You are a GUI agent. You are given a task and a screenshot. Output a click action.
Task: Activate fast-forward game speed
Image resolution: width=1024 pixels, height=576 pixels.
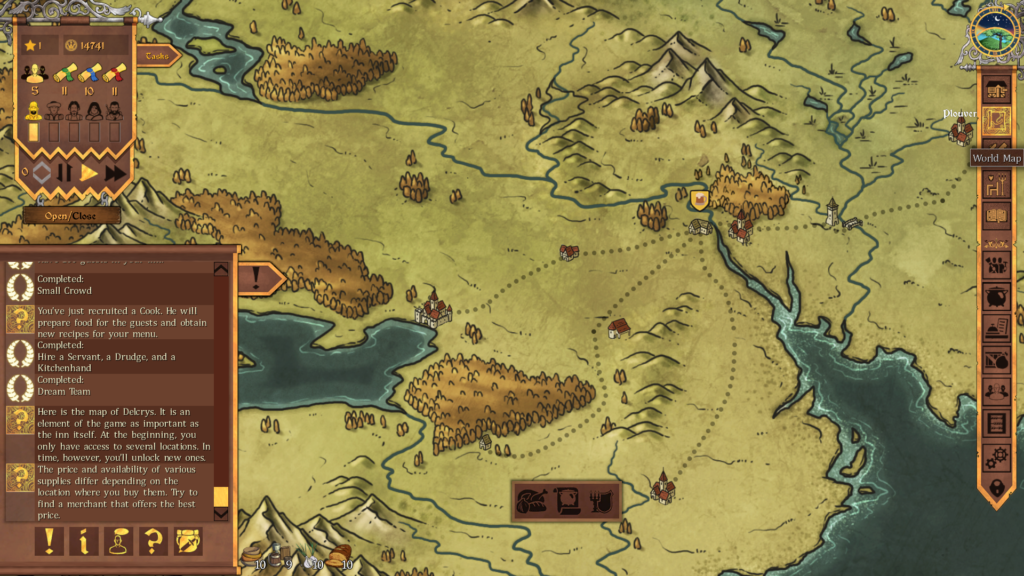click(x=115, y=173)
